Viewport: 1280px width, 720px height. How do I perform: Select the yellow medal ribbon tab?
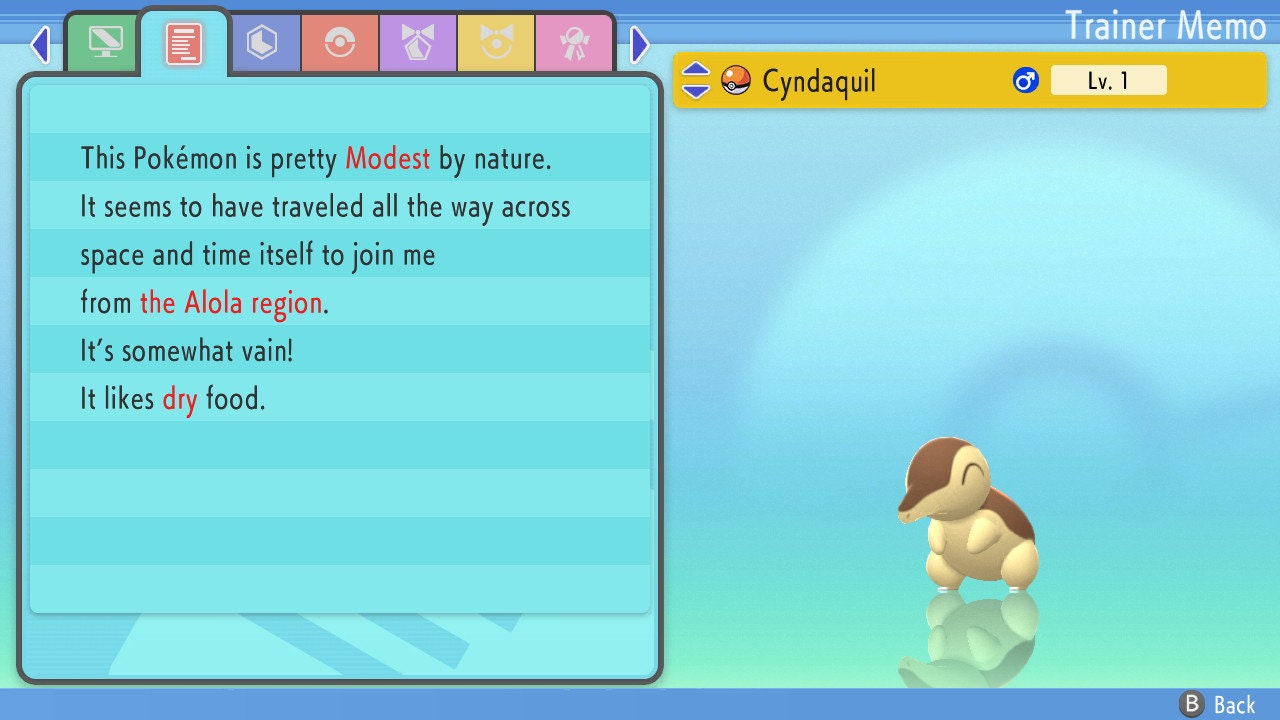496,43
